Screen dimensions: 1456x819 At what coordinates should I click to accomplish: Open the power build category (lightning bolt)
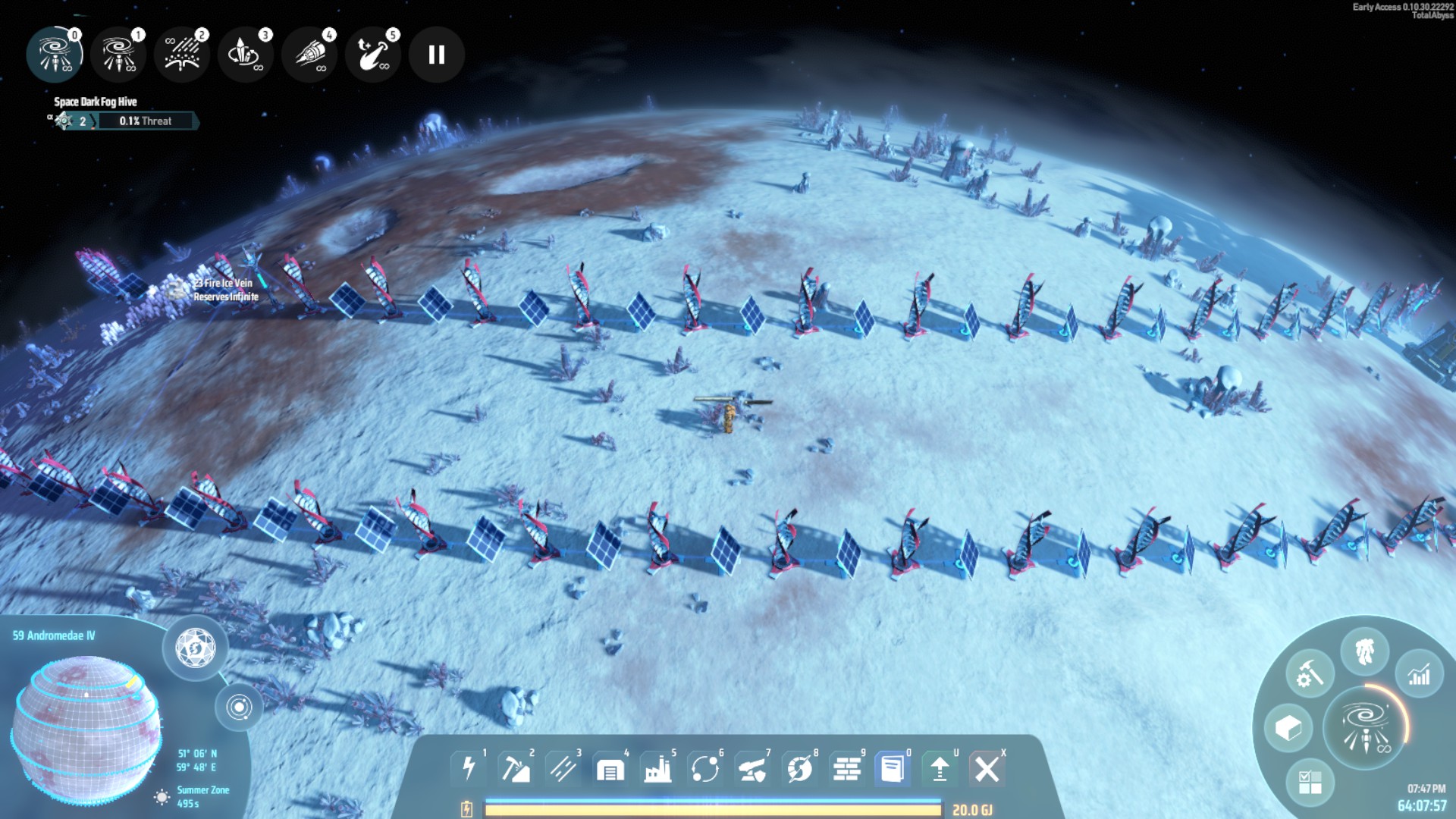(x=469, y=769)
